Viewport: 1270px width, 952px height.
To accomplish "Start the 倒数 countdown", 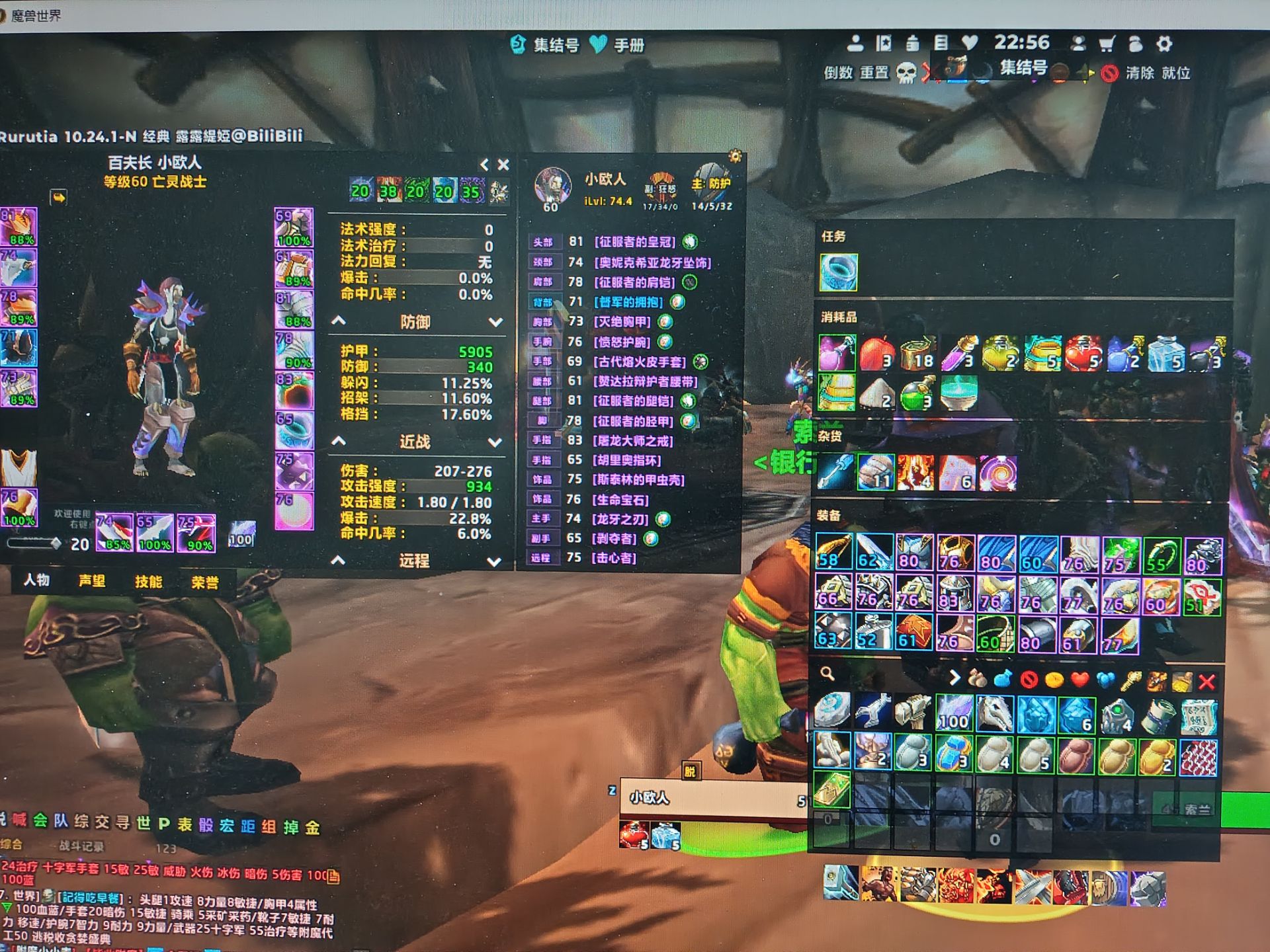I will coord(838,73).
